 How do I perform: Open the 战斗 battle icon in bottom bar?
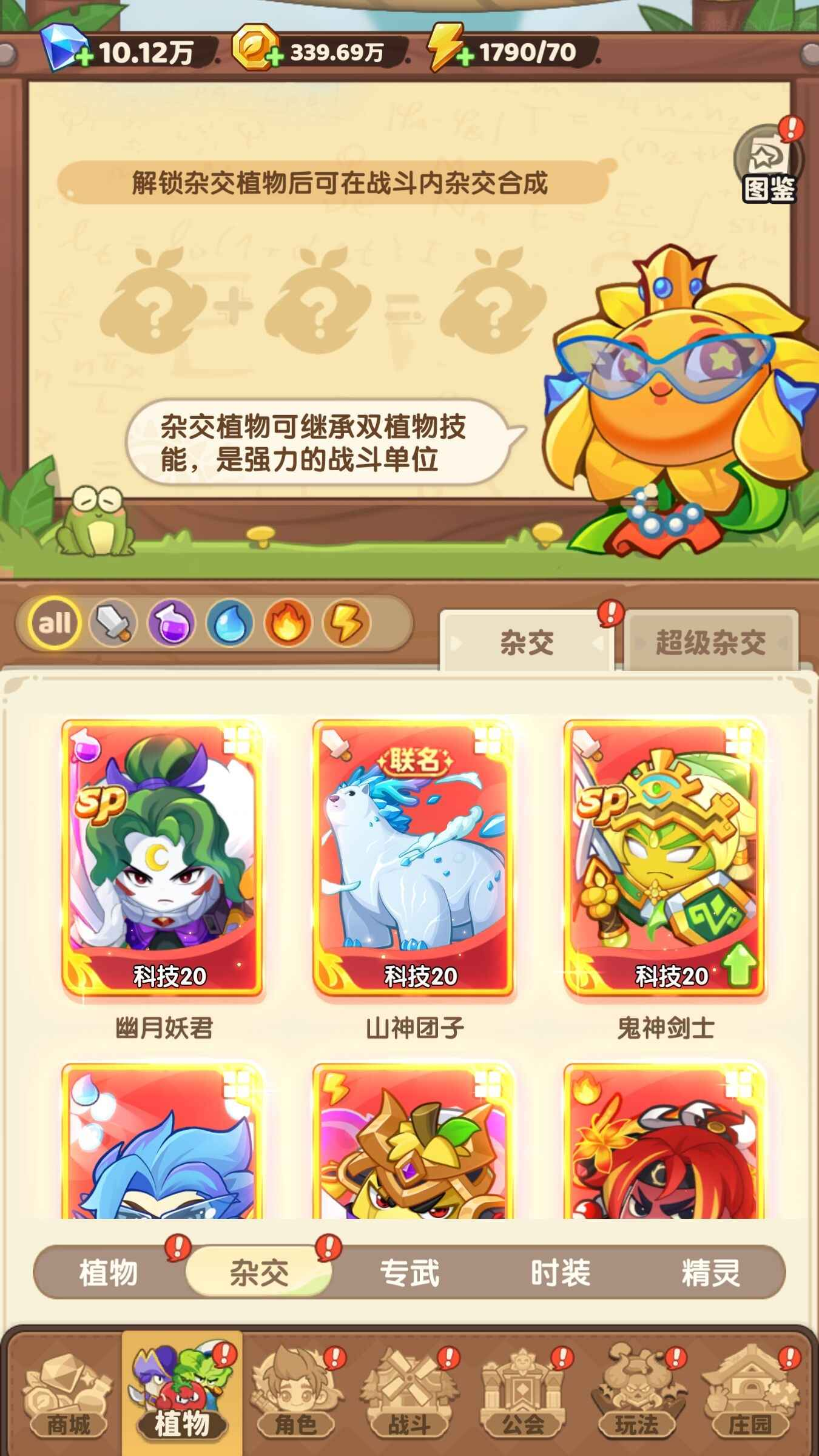pyautogui.click(x=409, y=1389)
